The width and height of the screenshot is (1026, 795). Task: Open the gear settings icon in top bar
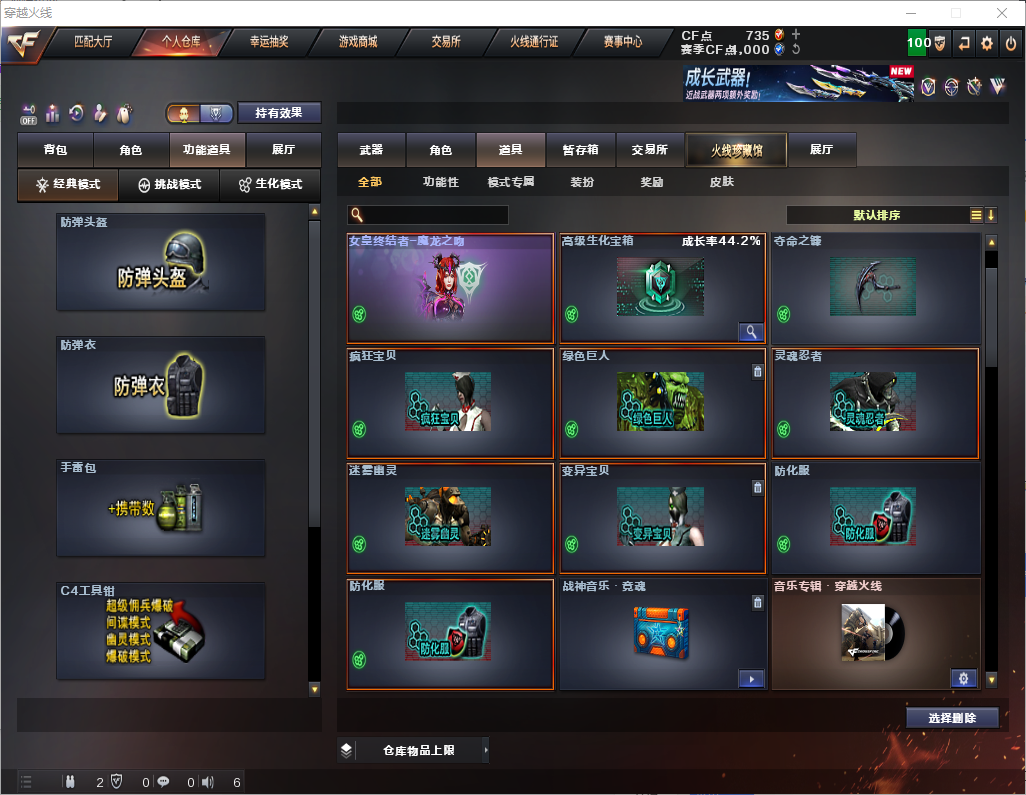987,43
